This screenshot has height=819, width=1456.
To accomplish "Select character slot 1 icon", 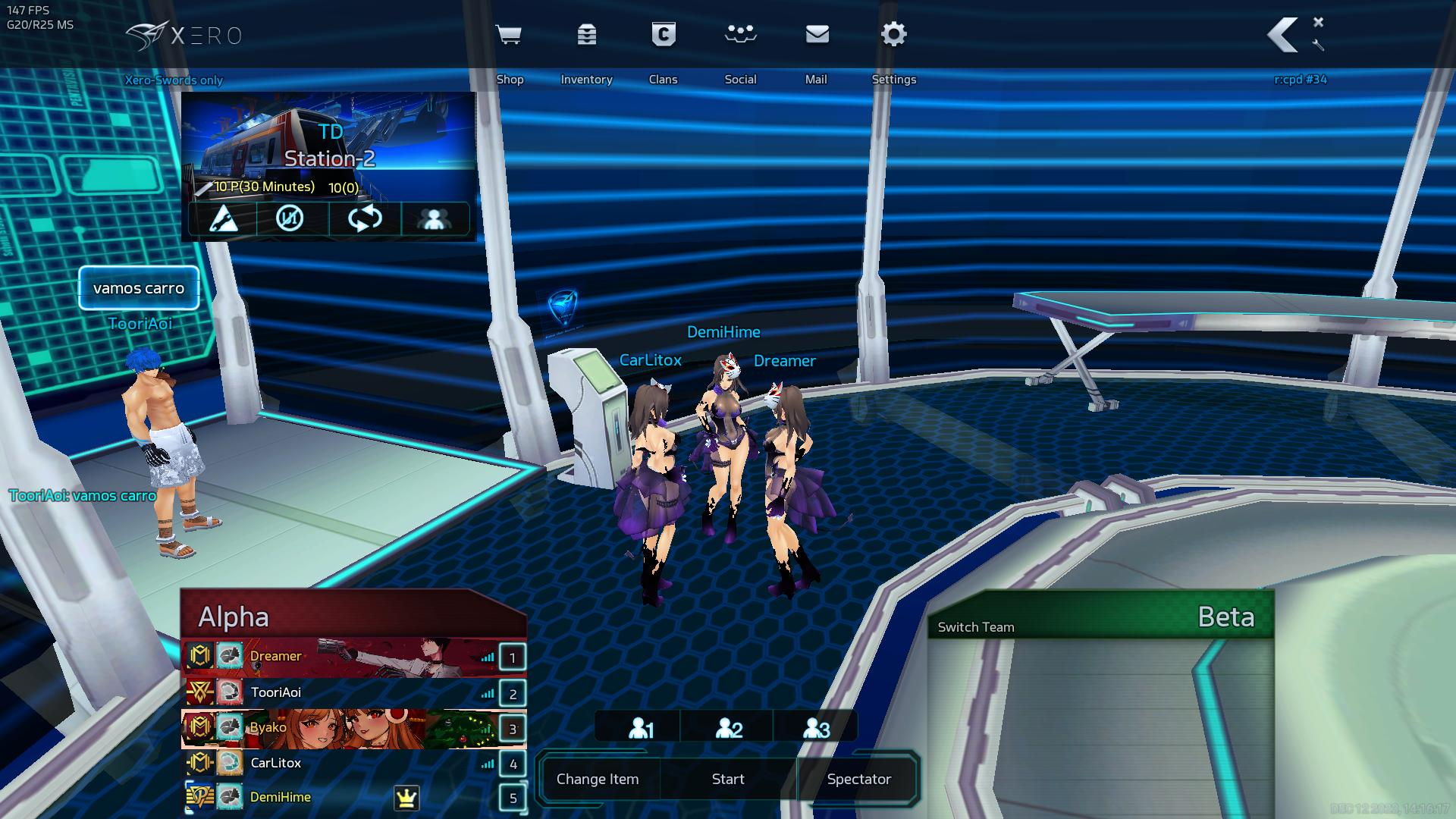I will tap(641, 728).
